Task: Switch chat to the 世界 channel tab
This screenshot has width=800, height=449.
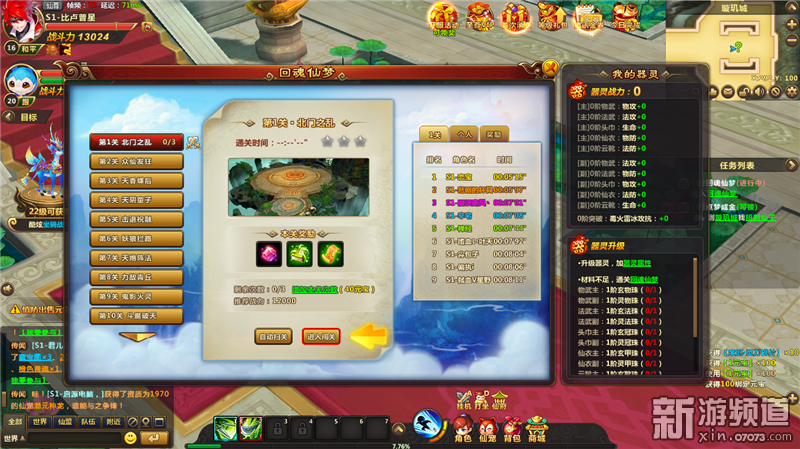Action: (40, 422)
